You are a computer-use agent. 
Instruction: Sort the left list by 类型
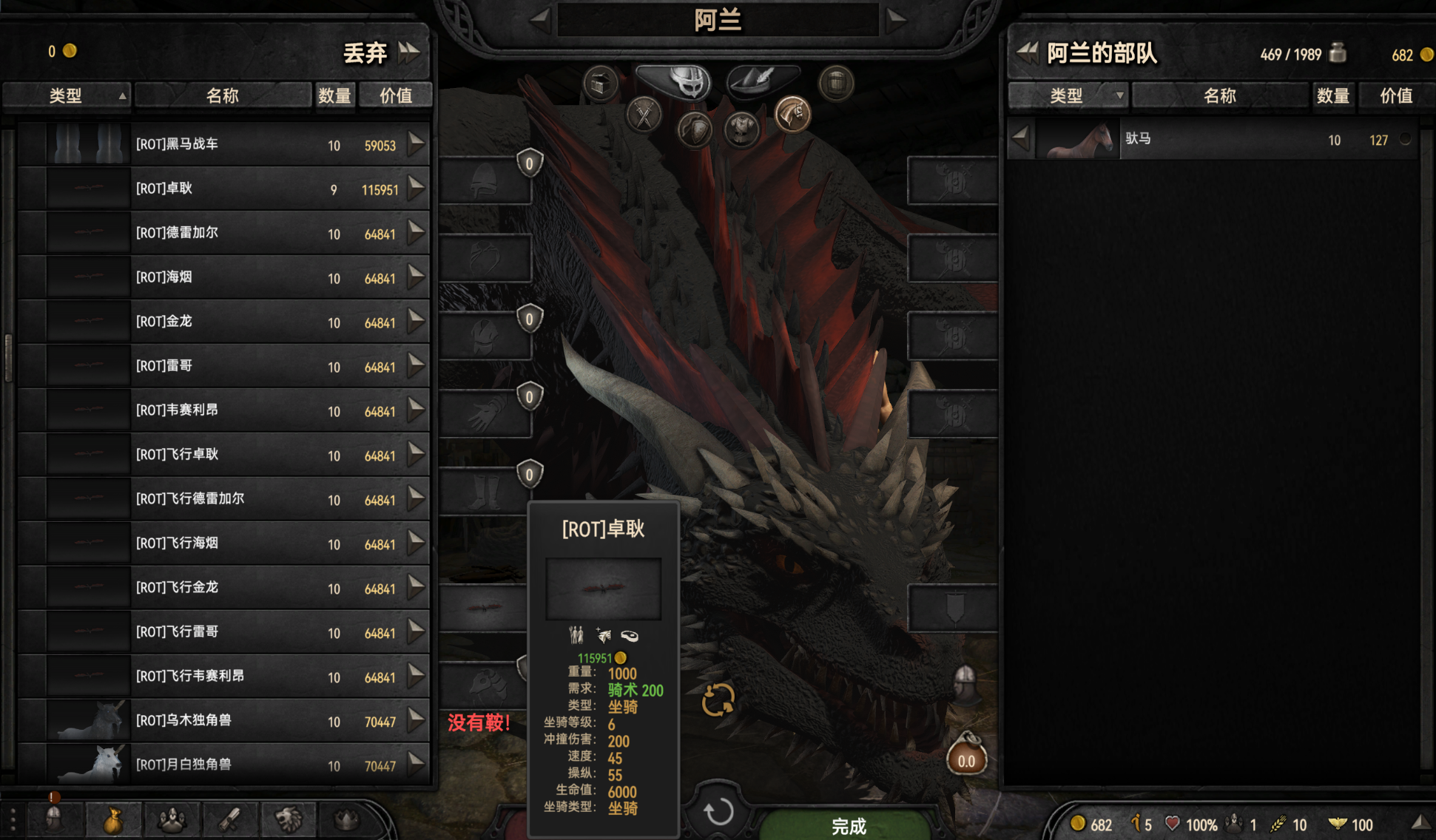coord(67,95)
